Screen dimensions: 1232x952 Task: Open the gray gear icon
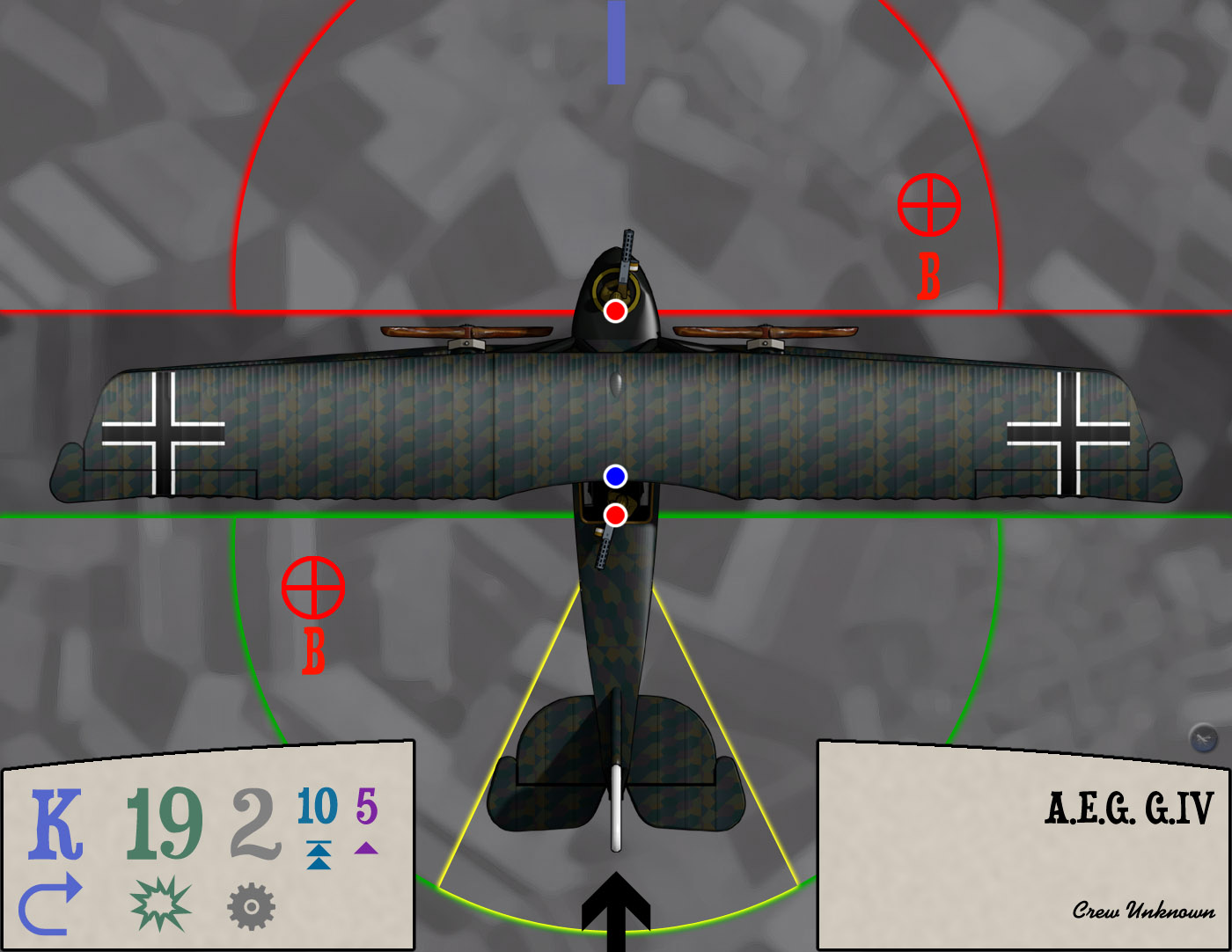click(x=252, y=906)
